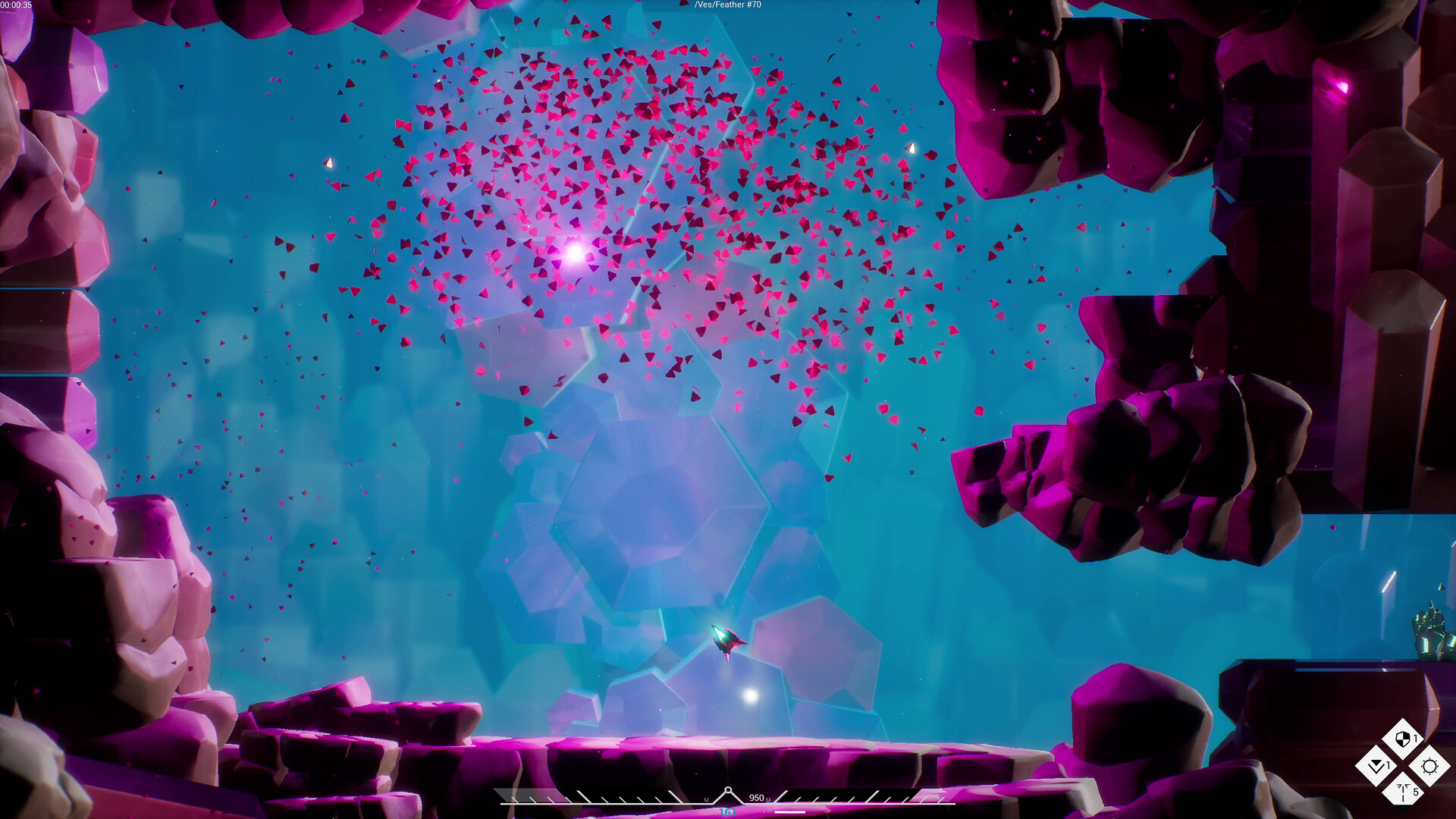Open the /Ves/Feather #70 level label

726,5
